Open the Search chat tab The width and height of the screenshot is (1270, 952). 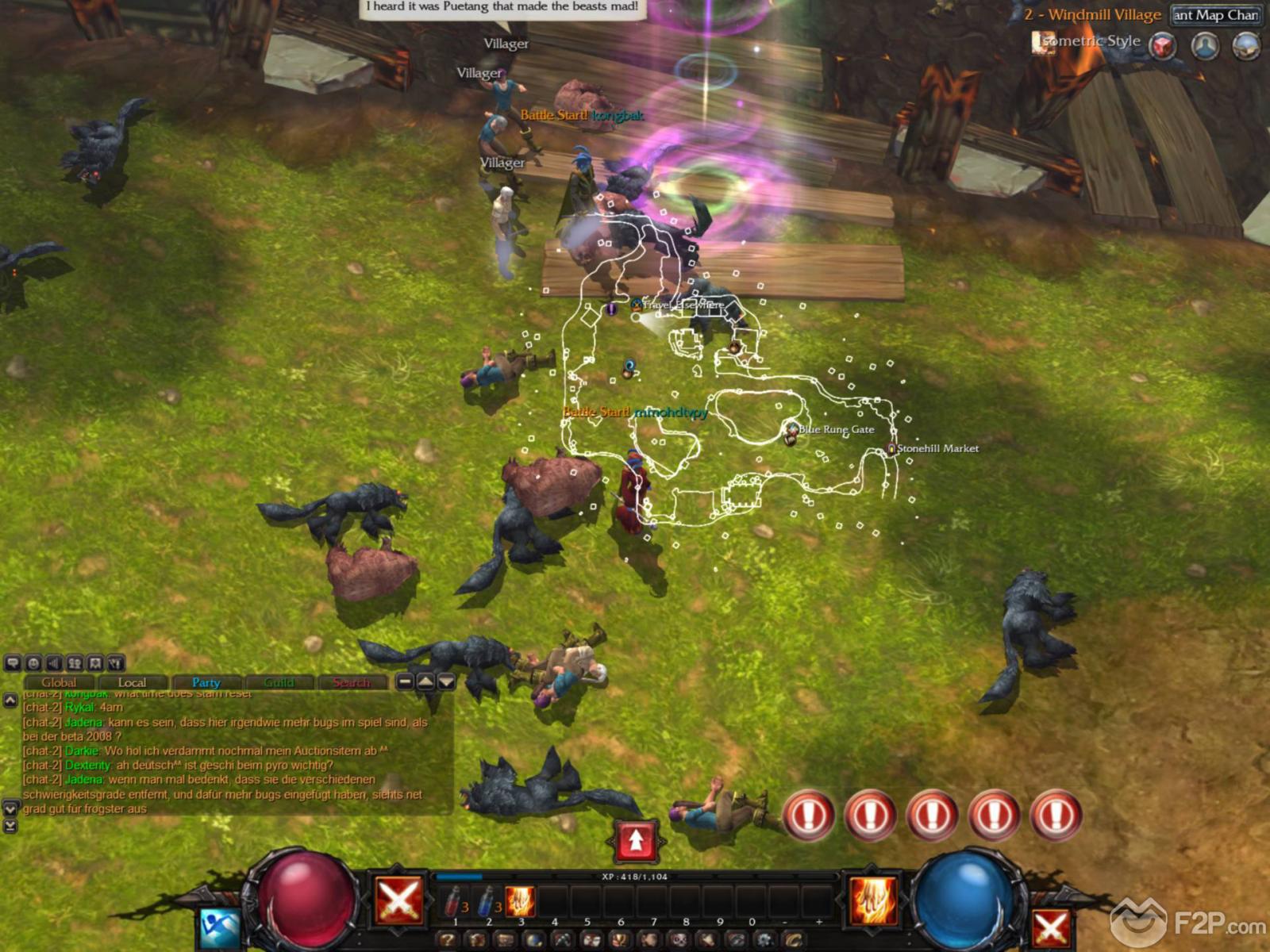click(351, 682)
